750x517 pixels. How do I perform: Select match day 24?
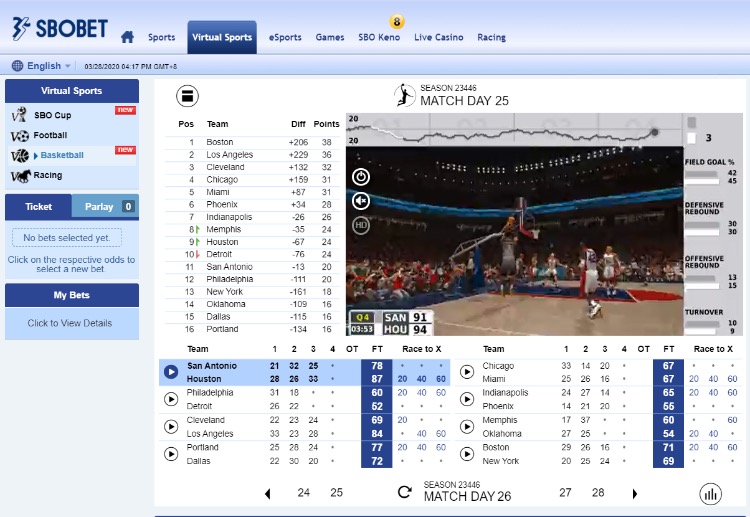coord(304,493)
